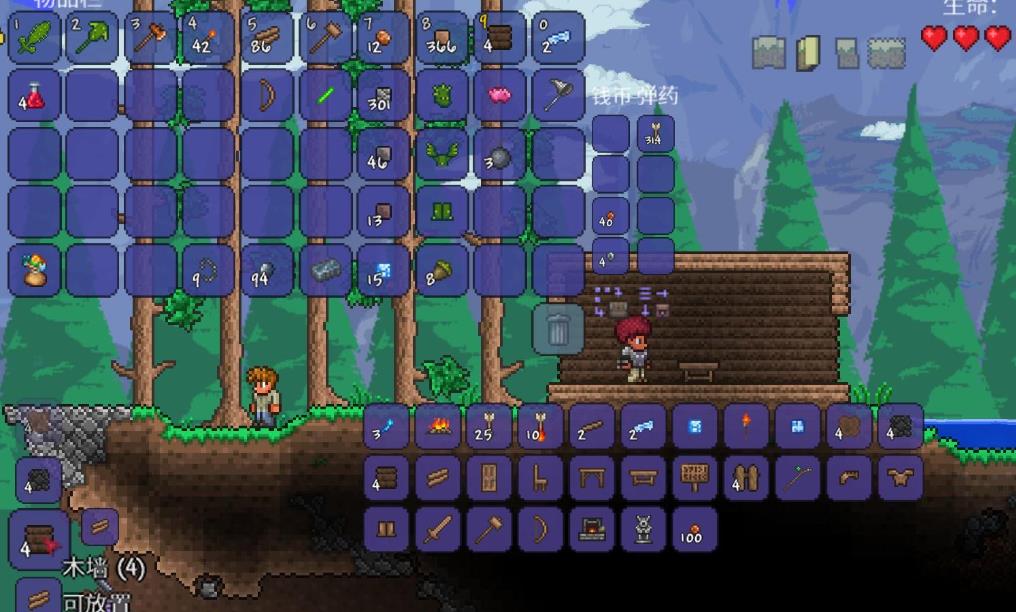Pick the copper axe in hotbar

coord(151,38)
